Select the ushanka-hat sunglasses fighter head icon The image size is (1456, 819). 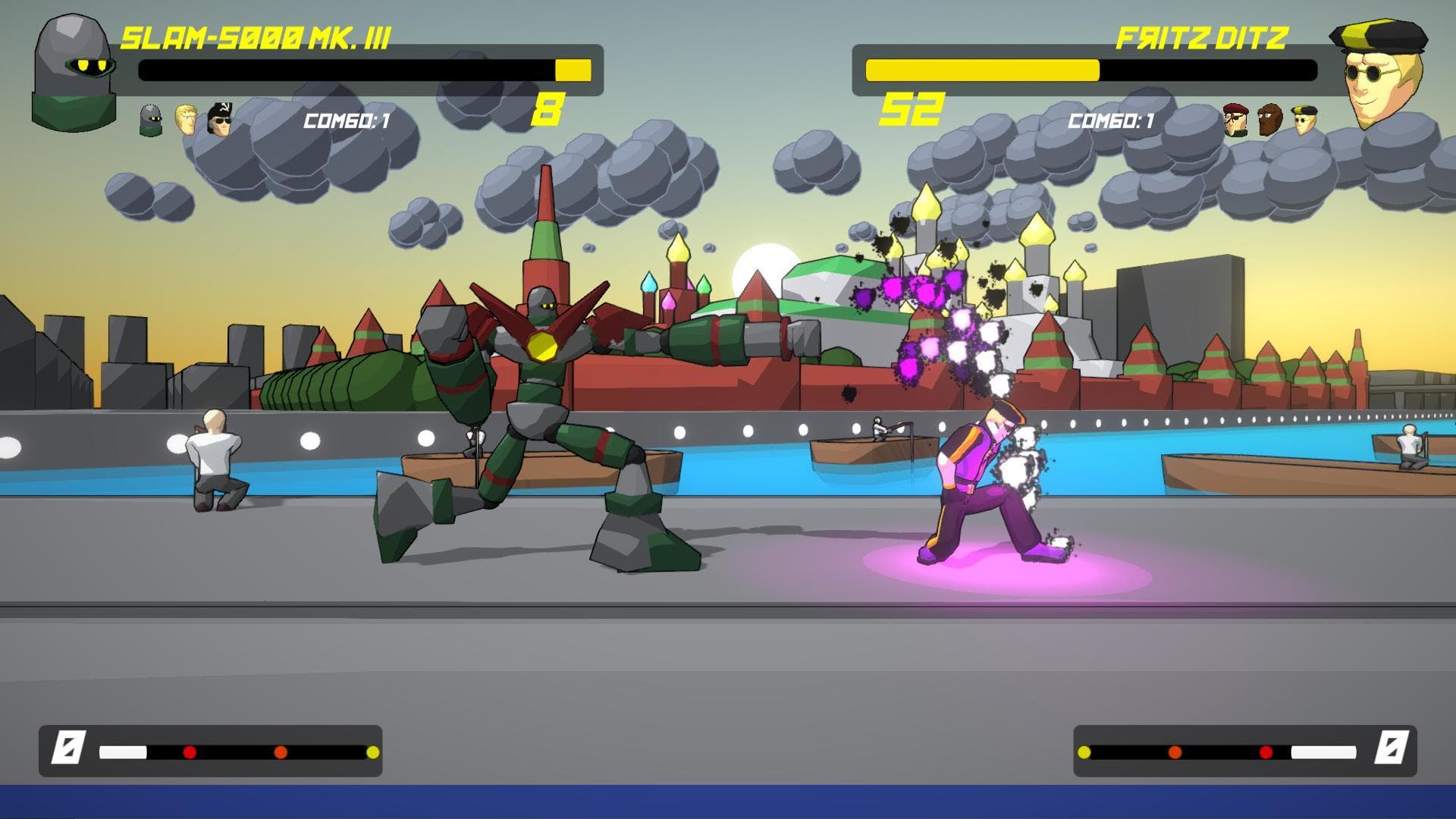[218, 118]
